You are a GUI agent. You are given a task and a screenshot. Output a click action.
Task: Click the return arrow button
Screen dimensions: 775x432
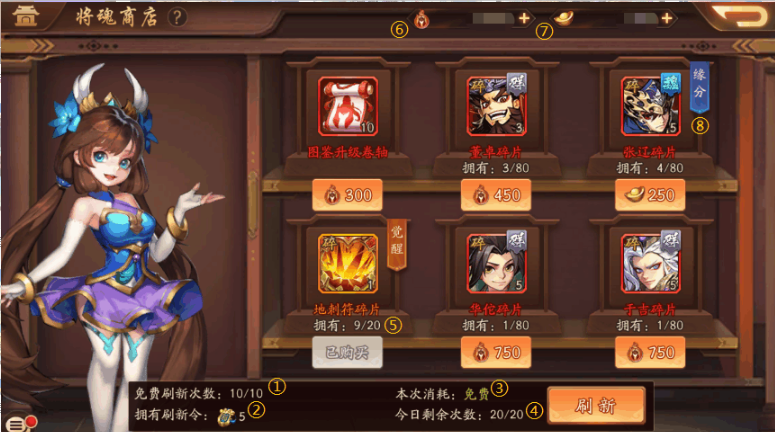click(x=738, y=16)
